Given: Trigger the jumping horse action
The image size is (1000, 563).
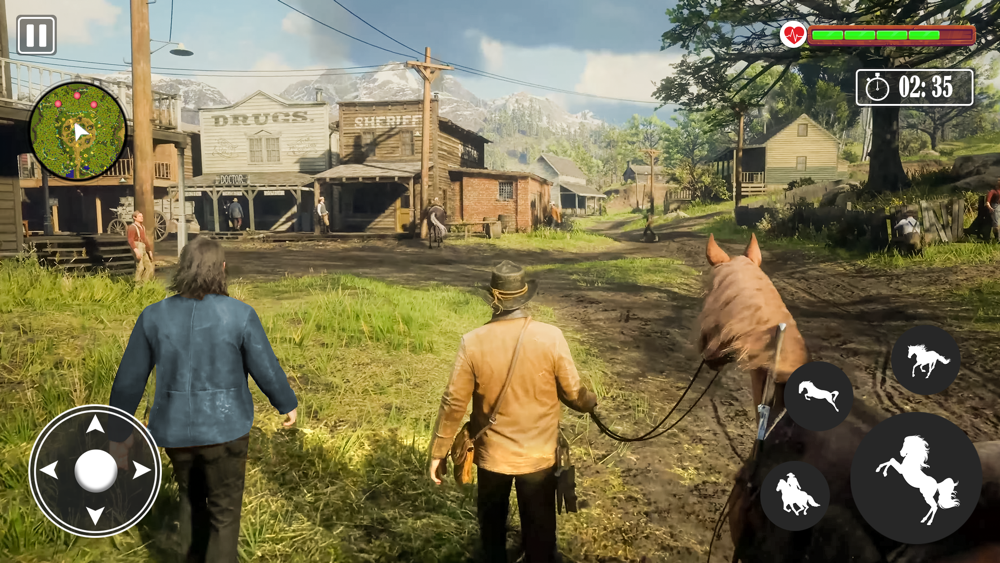Looking at the screenshot, I should point(818,396).
